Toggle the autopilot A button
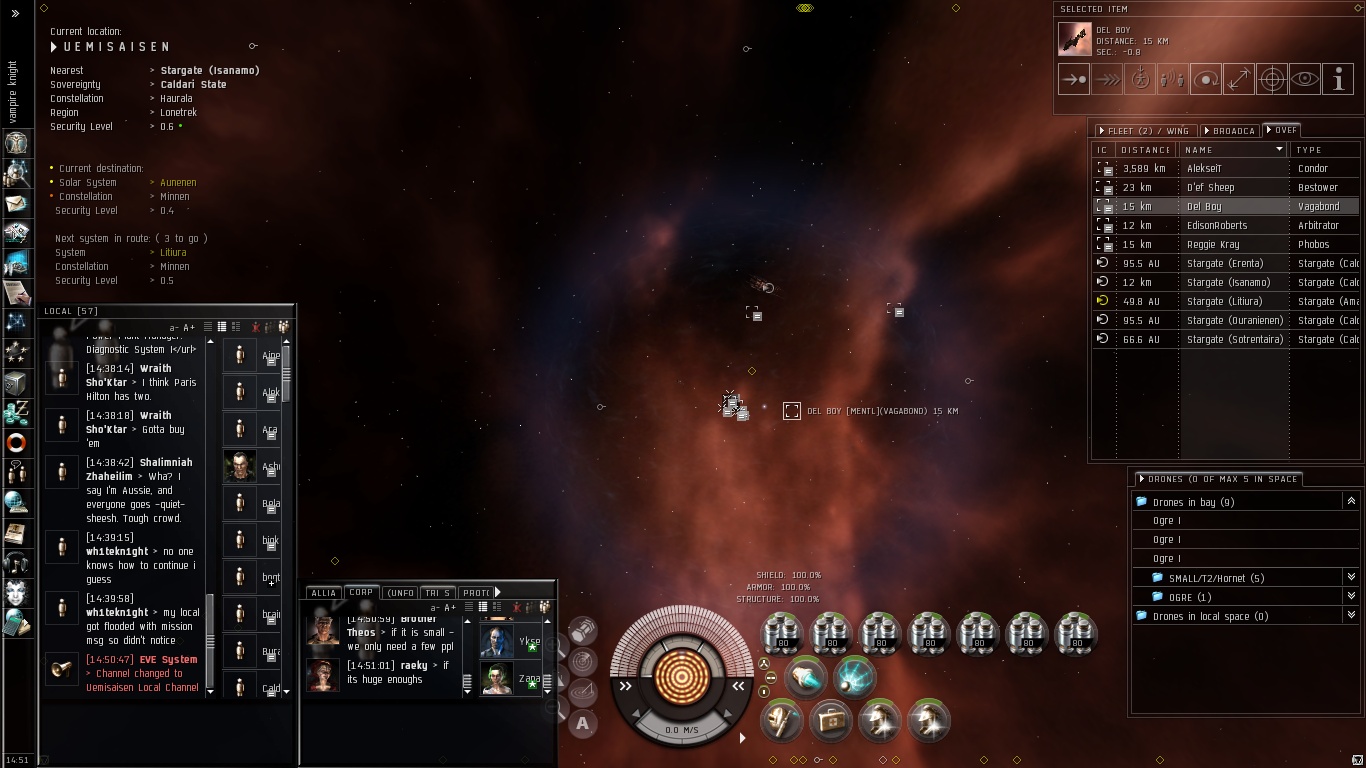 point(582,724)
